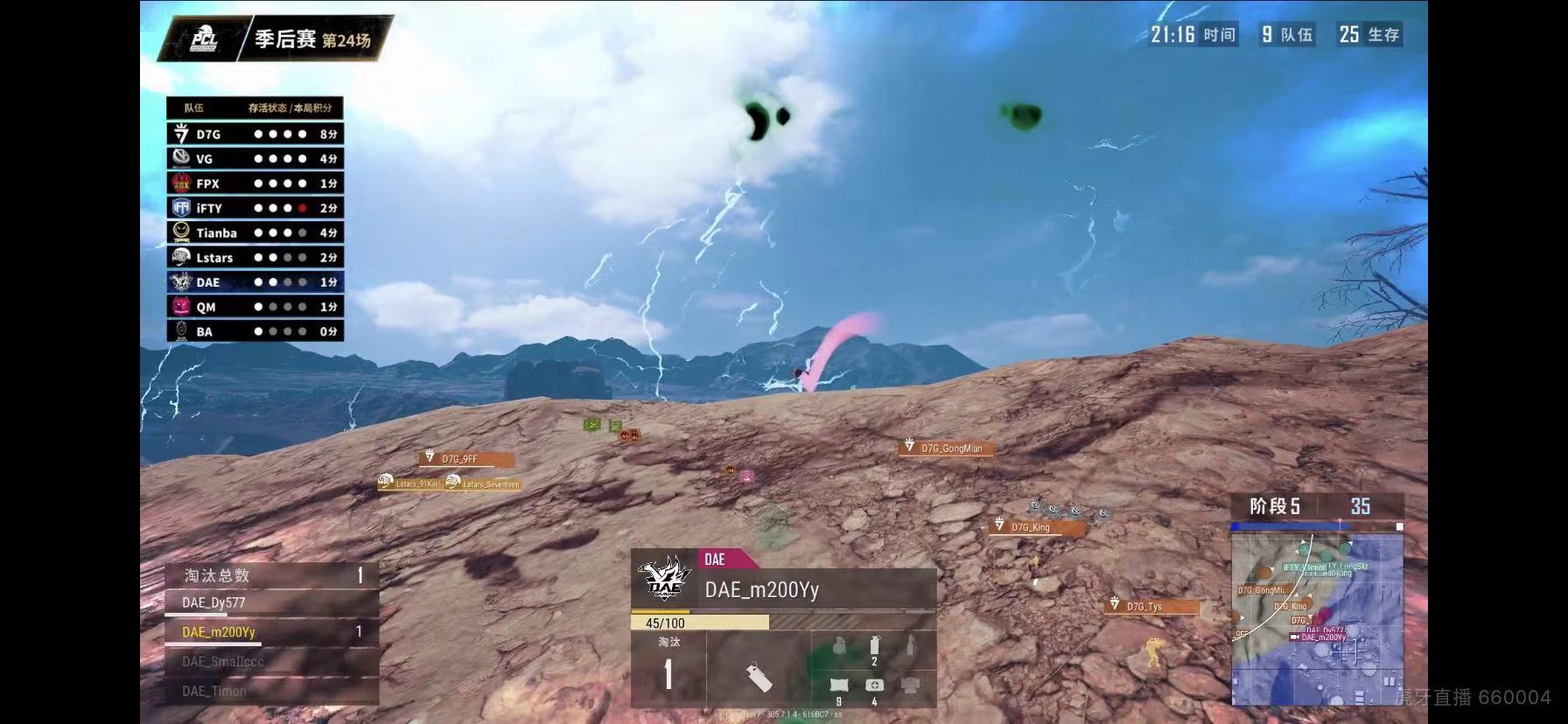The width and height of the screenshot is (1568, 724).
Task: Select the D7G team row
Action: [255, 134]
